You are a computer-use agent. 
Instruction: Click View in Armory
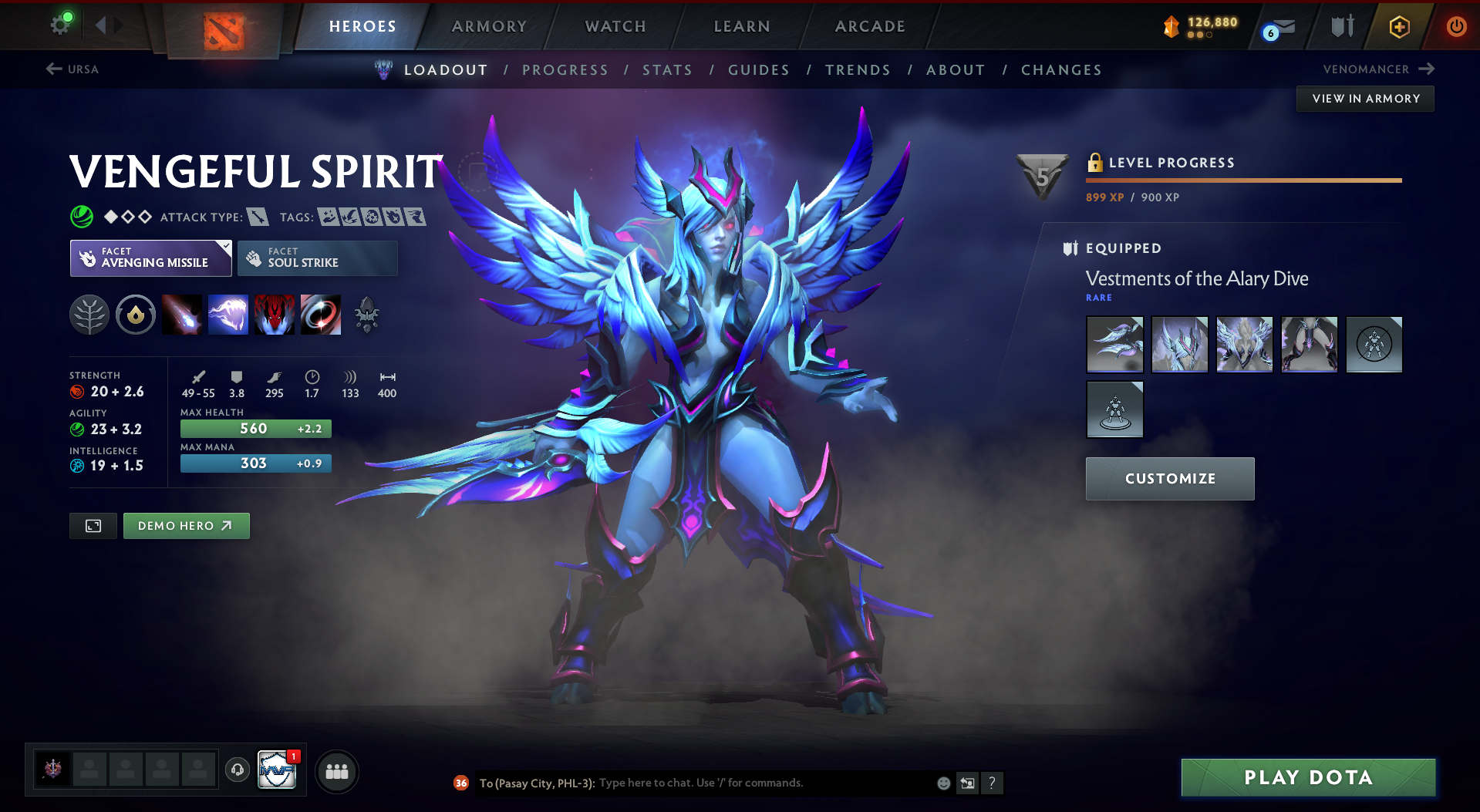tap(1365, 99)
